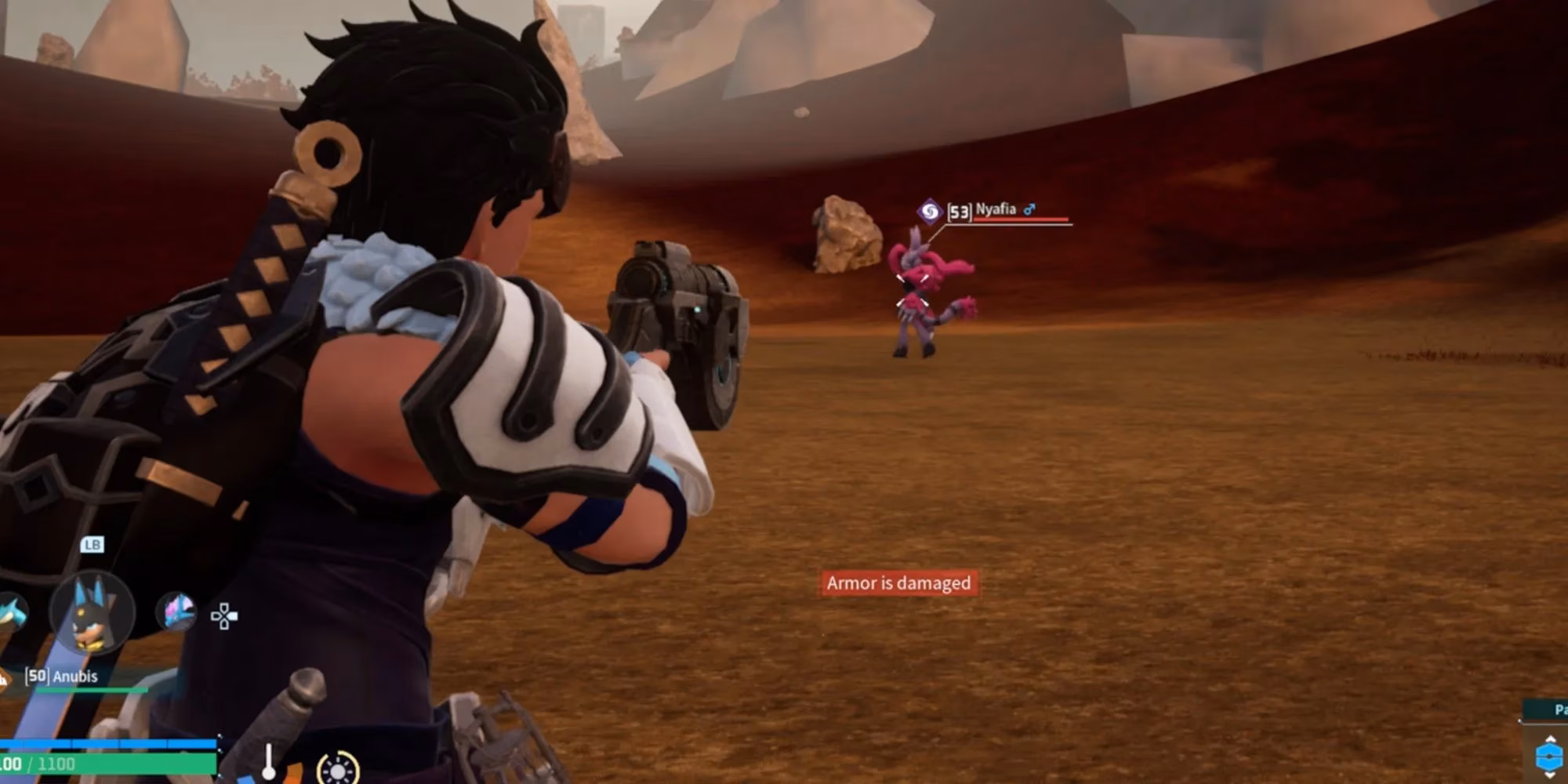The height and width of the screenshot is (784, 1568).
Task: Click the thermometer temperature indicator icon
Action: (x=268, y=762)
